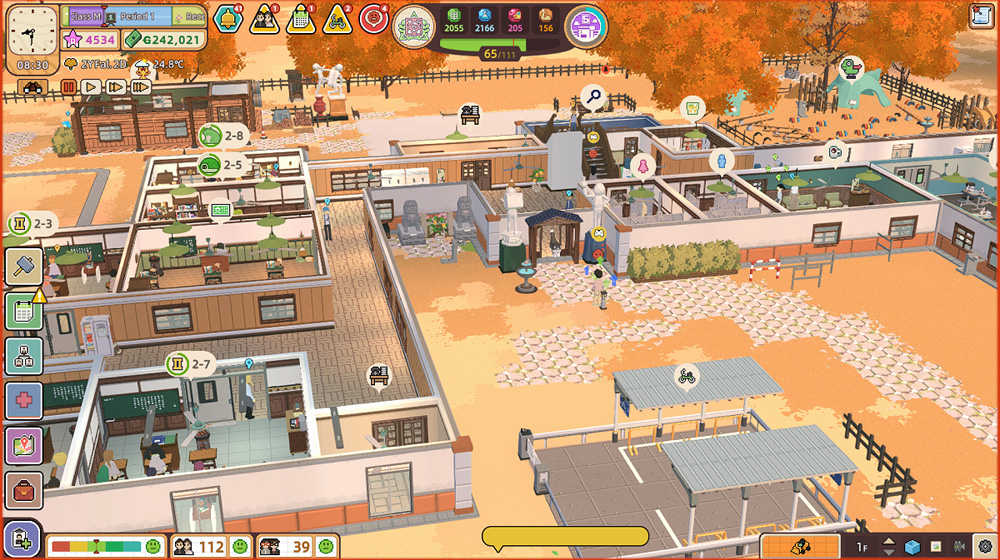Open the calendar schedule menu
The image size is (1000, 560).
(x=23, y=311)
